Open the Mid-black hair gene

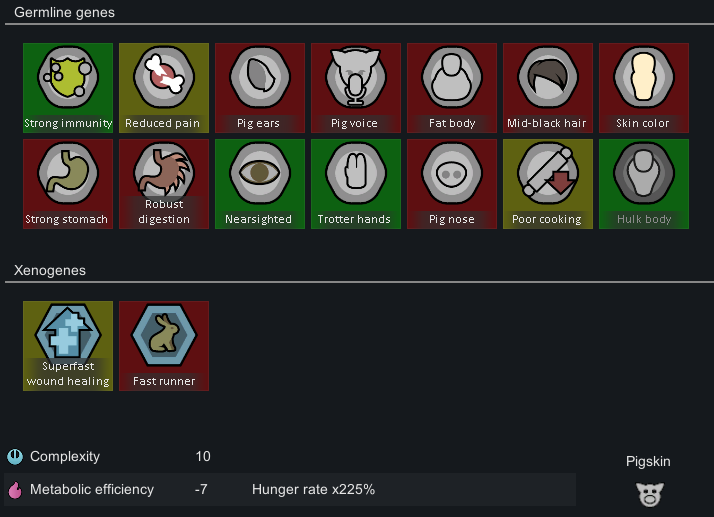(x=548, y=87)
